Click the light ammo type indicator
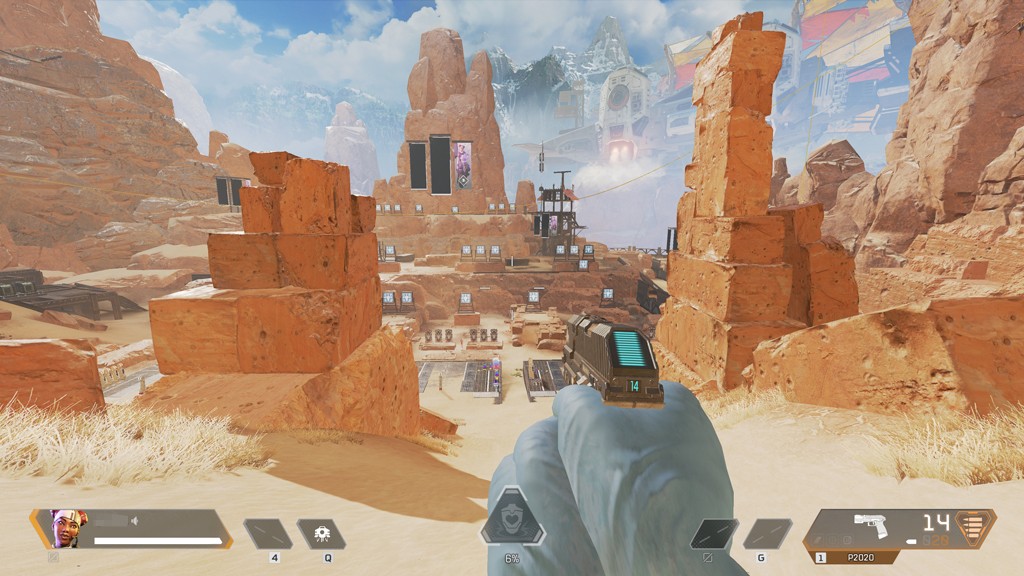Viewport: 1024px width, 576px height. [x=976, y=526]
